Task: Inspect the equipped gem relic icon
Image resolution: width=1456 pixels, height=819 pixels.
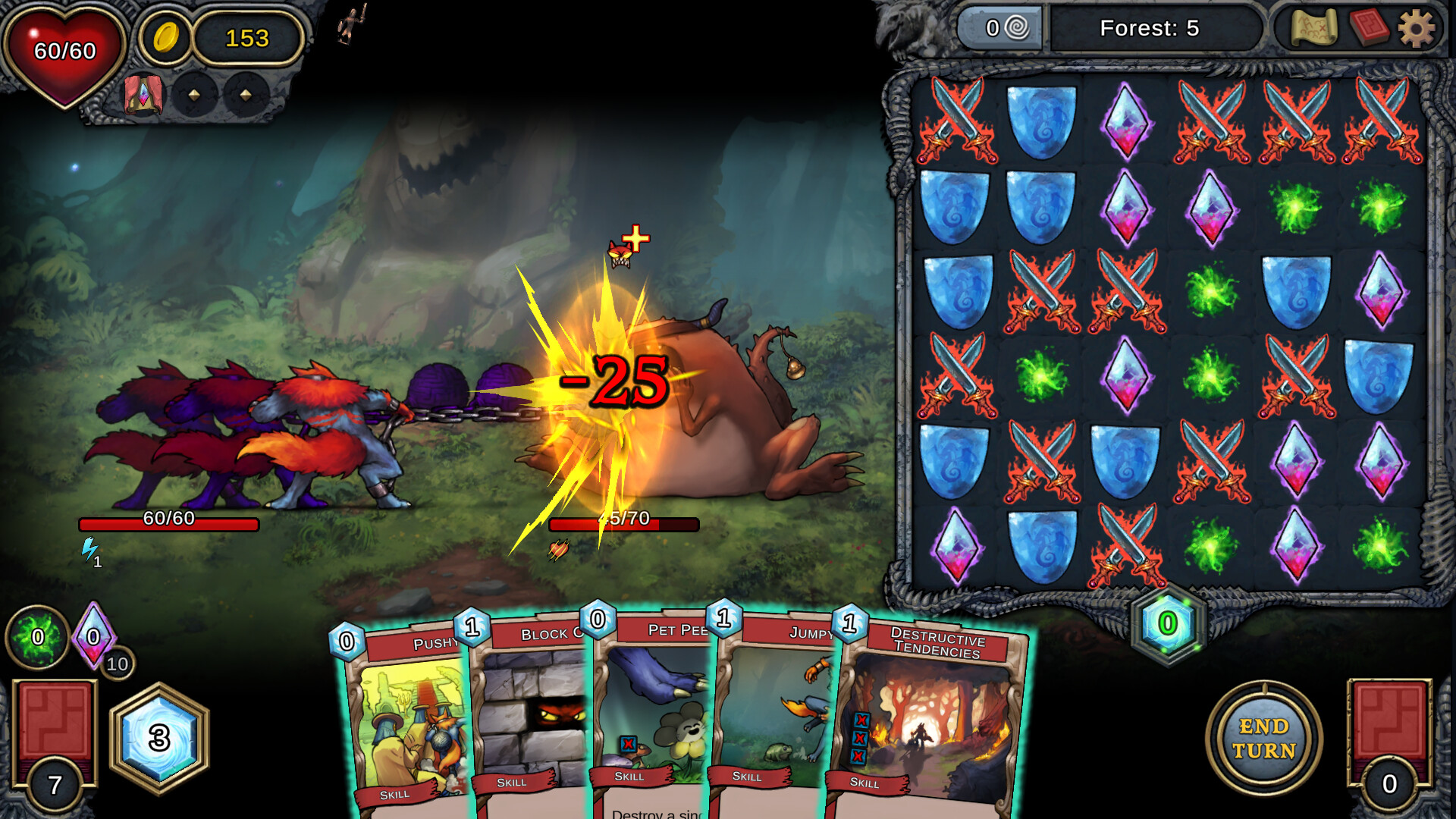Action: coord(143,96)
